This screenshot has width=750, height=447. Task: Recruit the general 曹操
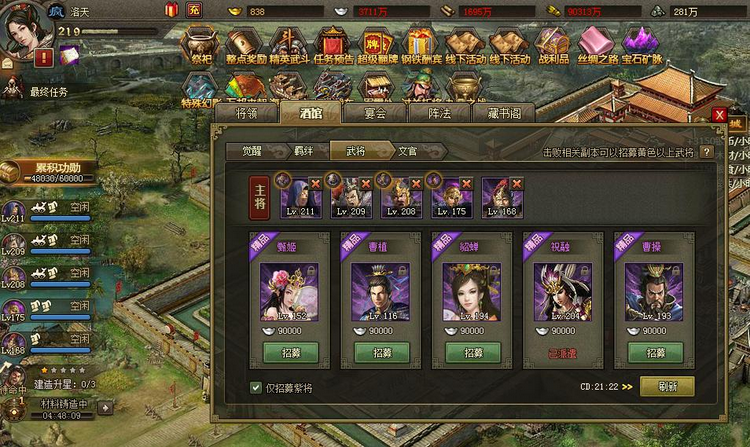[x=654, y=353]
